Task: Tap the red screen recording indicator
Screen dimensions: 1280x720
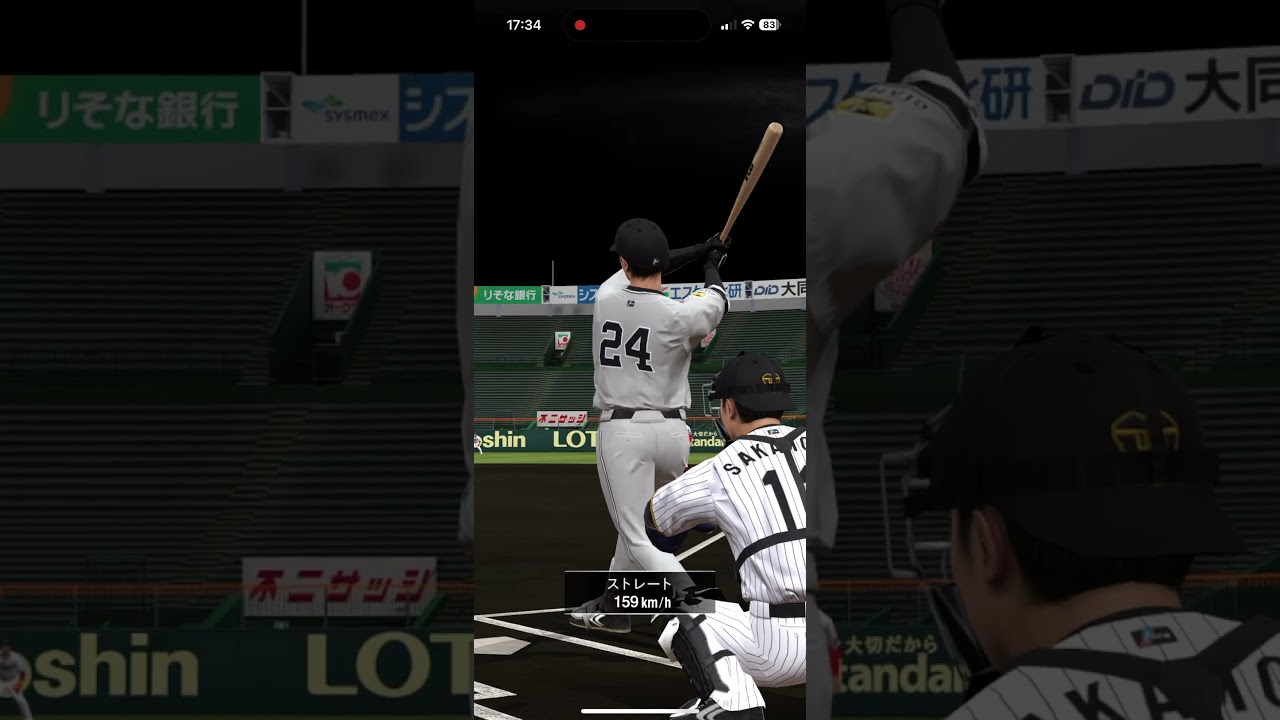Action: click(x=580, y=25)
